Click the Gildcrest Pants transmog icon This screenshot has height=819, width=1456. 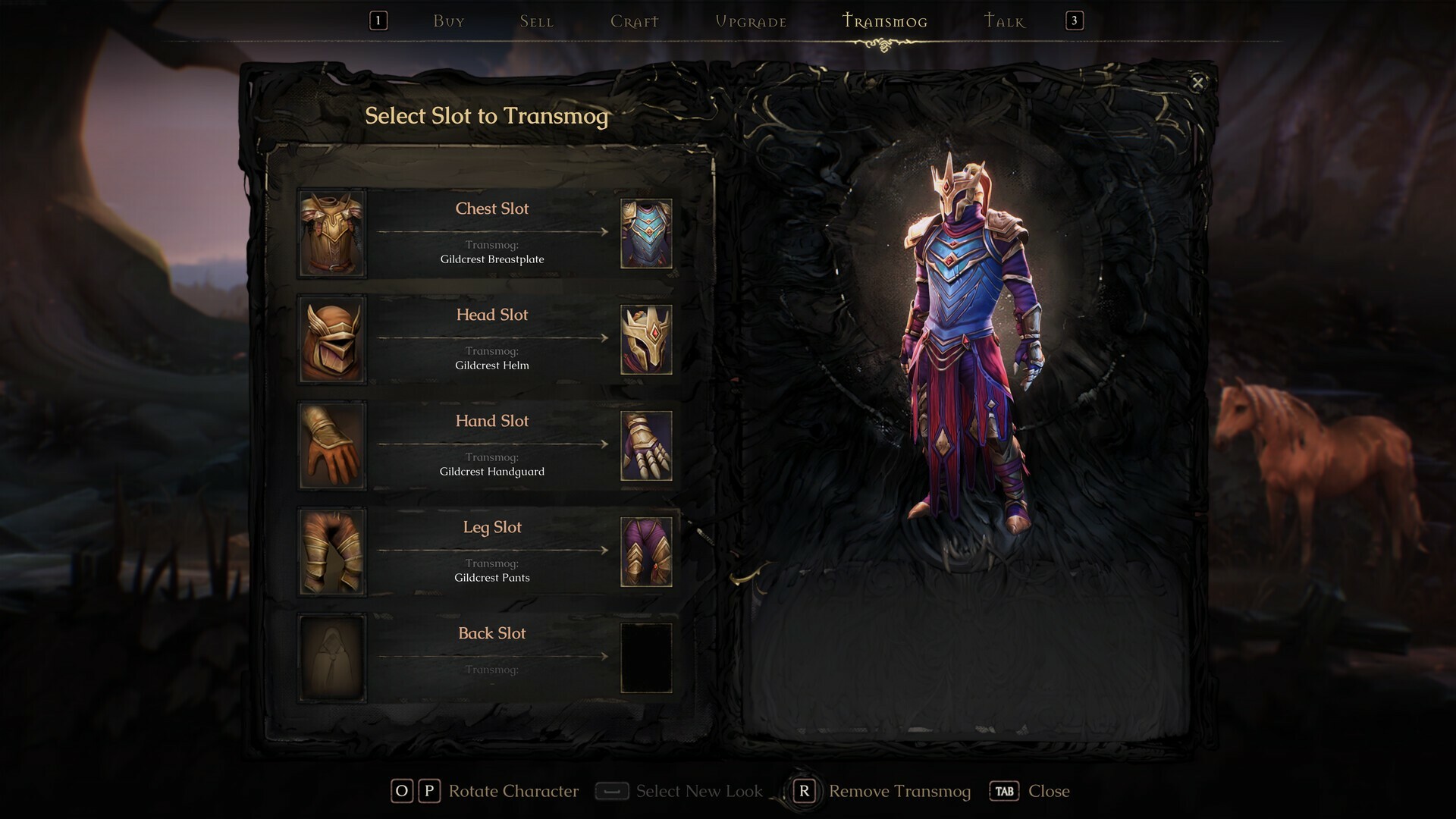coord(646,551)
